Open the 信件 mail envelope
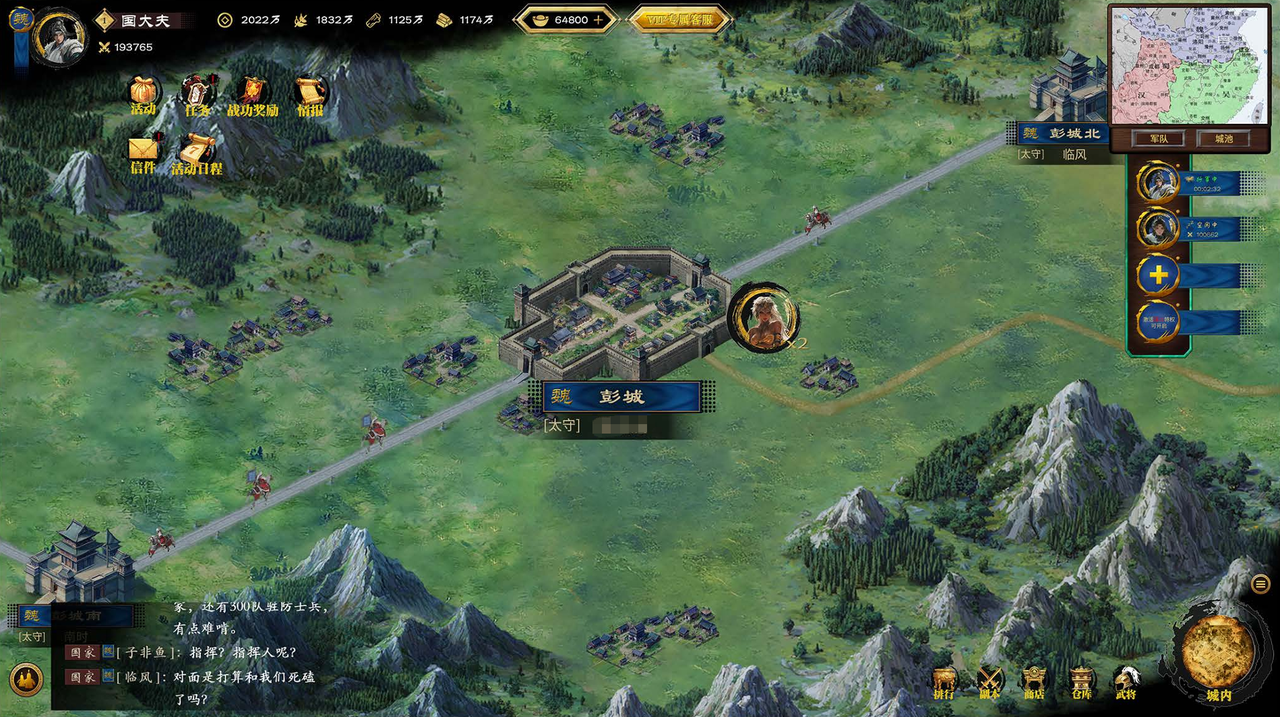Screen dimensions: 1280x717 point(143,151)
